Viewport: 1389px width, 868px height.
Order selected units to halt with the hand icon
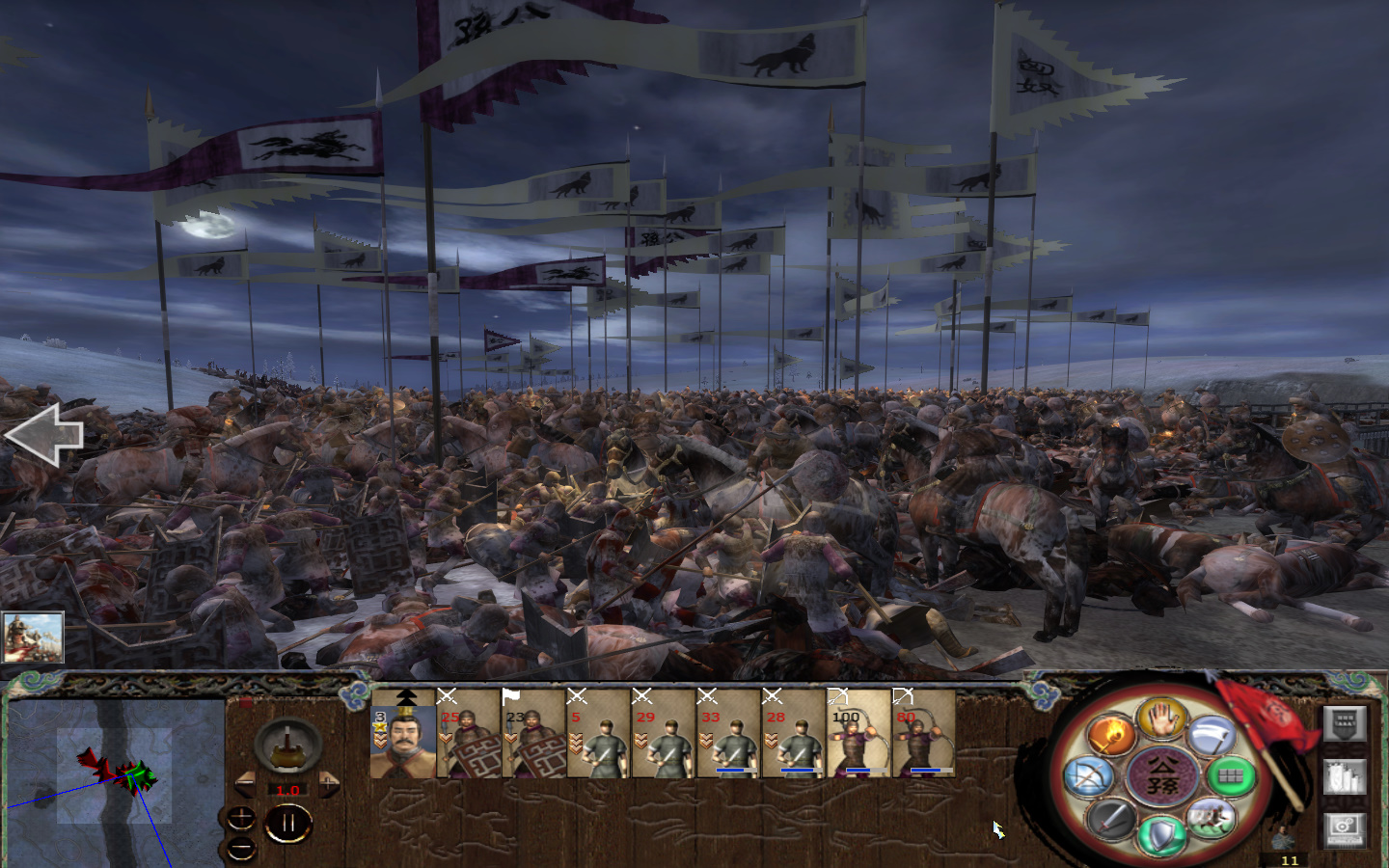1163,721
